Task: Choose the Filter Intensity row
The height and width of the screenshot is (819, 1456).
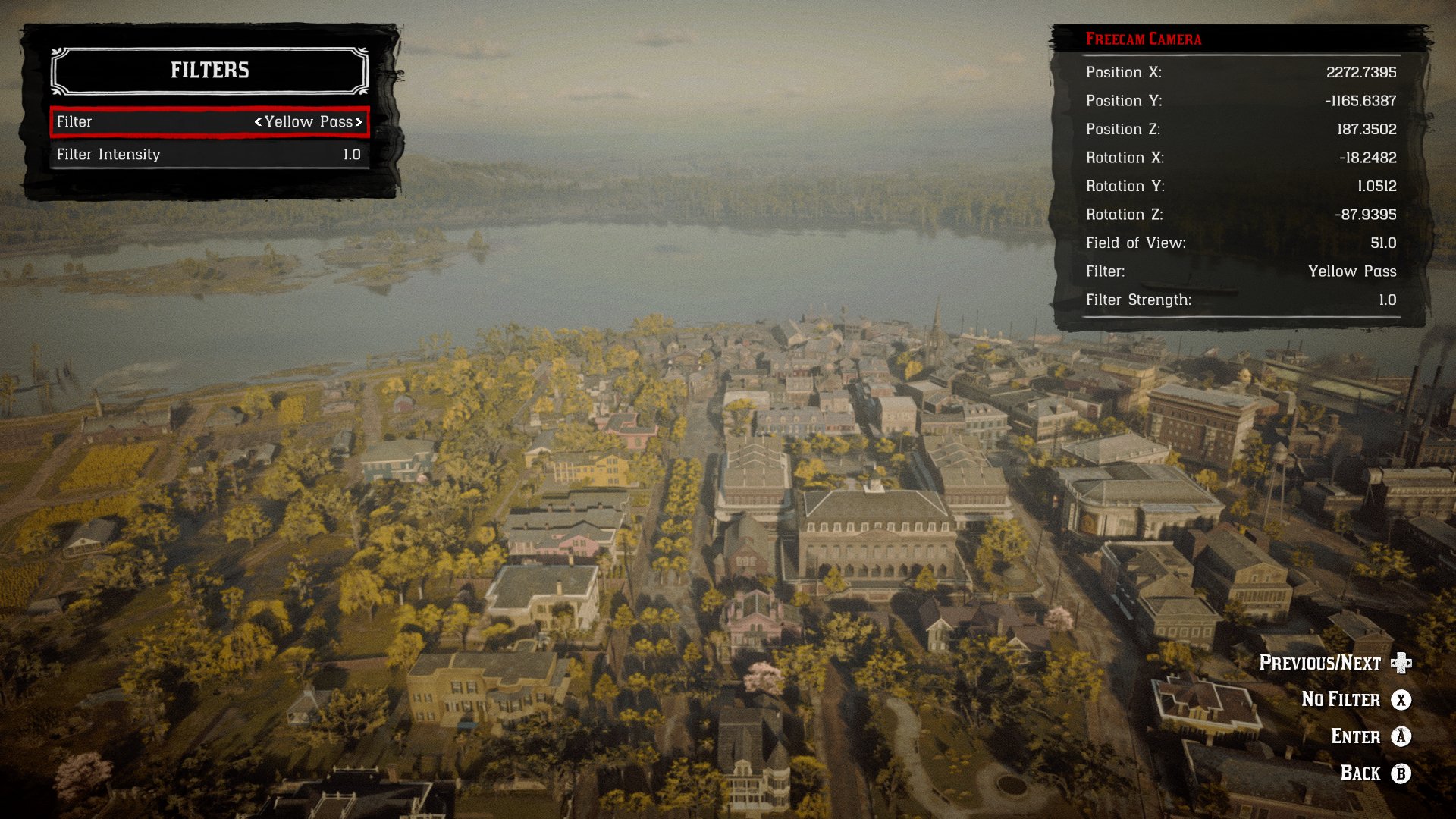Action: coord(209,155)
